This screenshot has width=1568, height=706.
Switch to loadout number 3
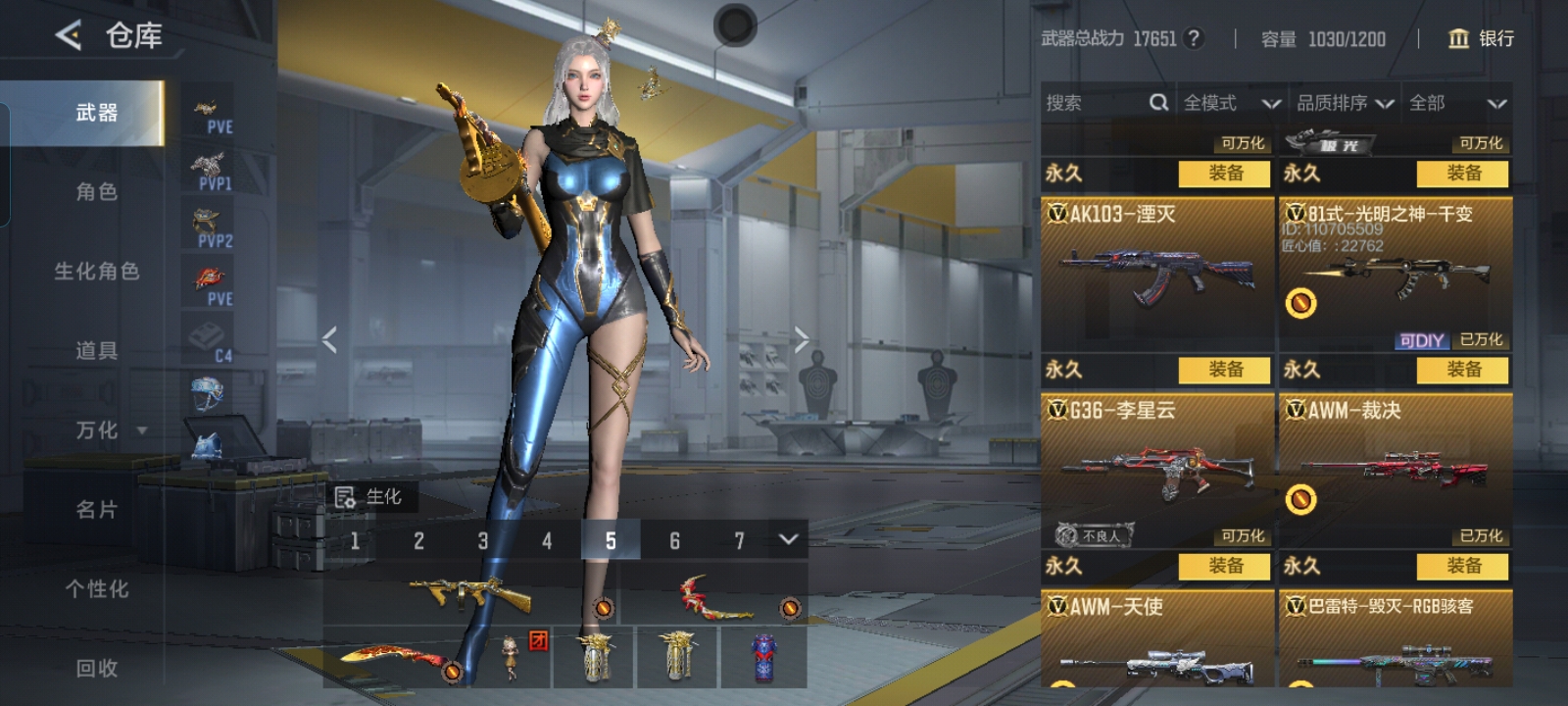pyautogui.click(x=483, y=540)
